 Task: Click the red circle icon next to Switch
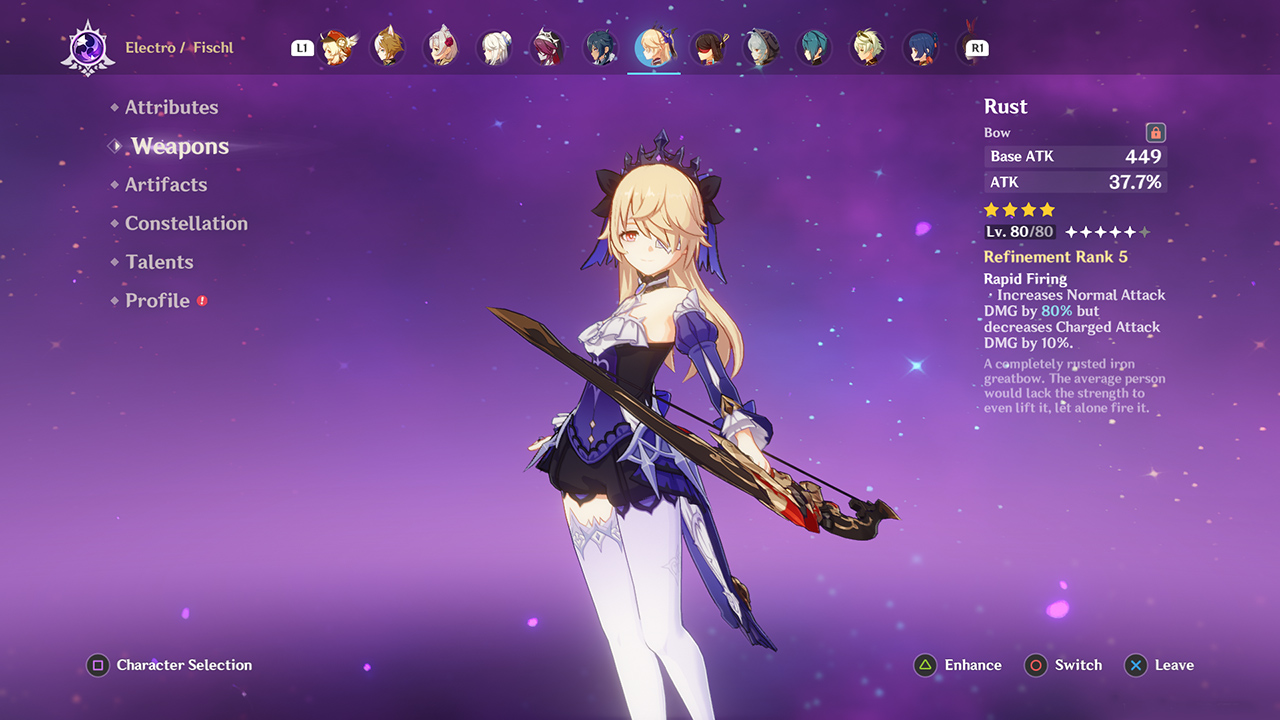1036,665
